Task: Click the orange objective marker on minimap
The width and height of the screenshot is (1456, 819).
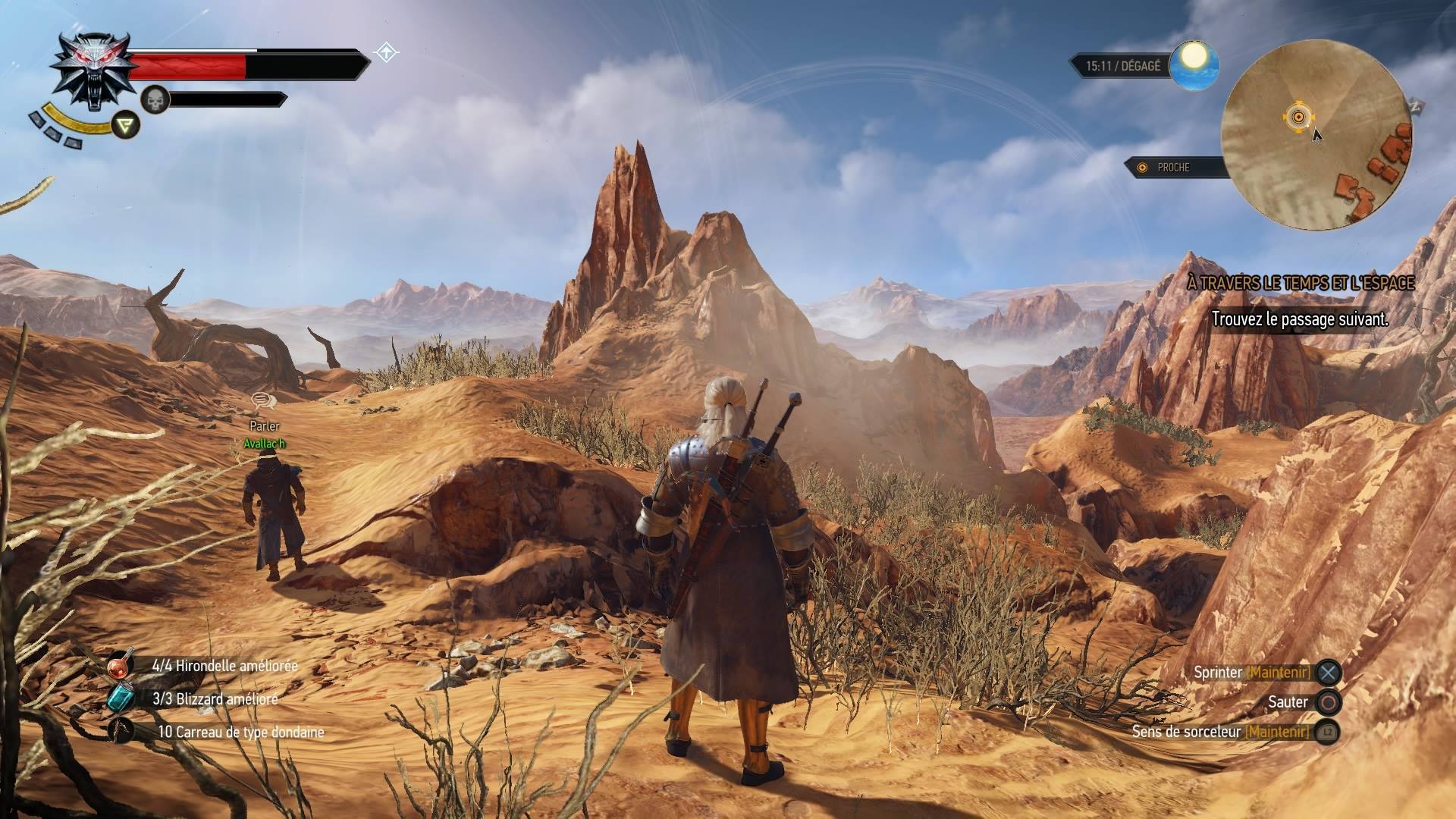Action: tap(1298, 116)
